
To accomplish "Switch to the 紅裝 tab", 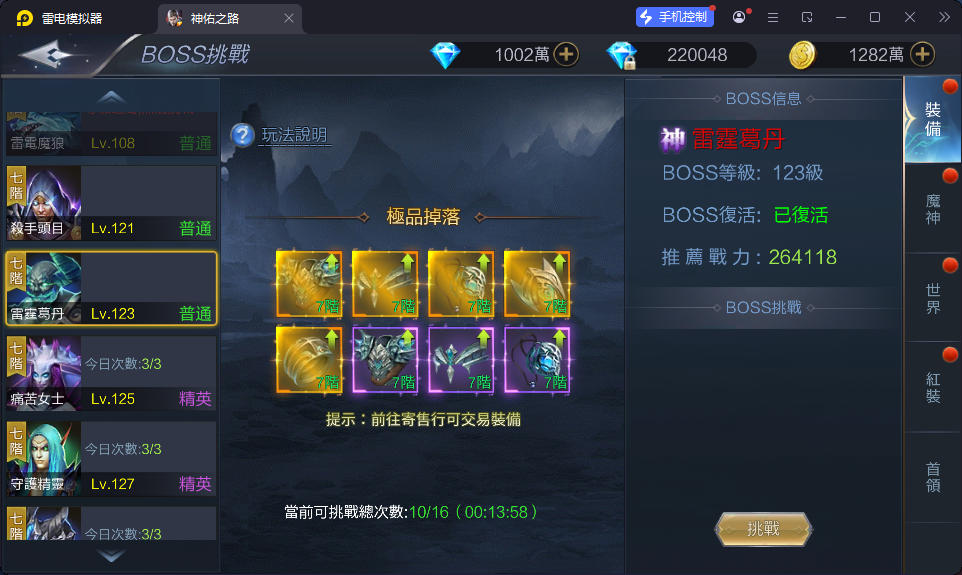I will point(933,387).
